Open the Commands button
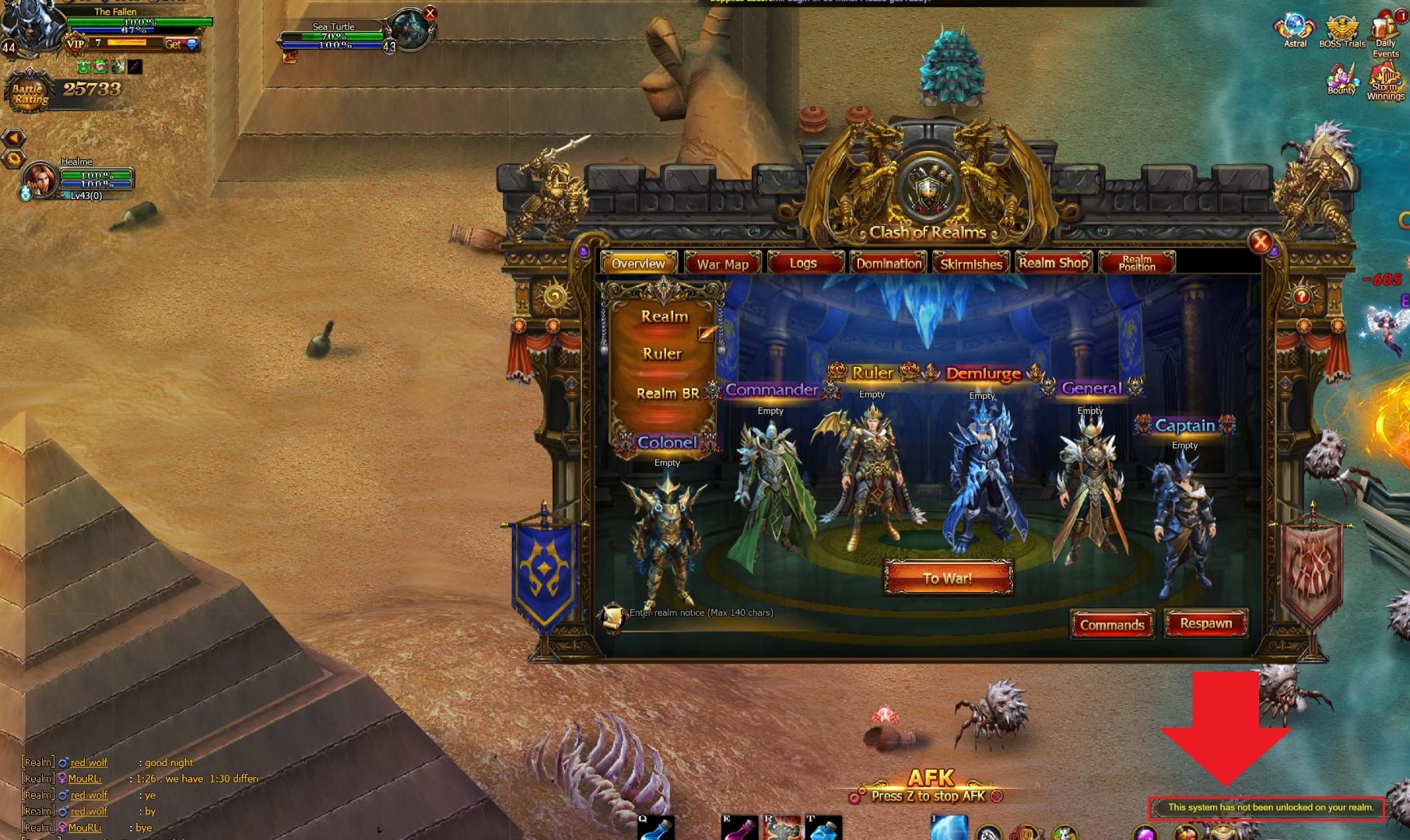 [x=1112, y=625]
